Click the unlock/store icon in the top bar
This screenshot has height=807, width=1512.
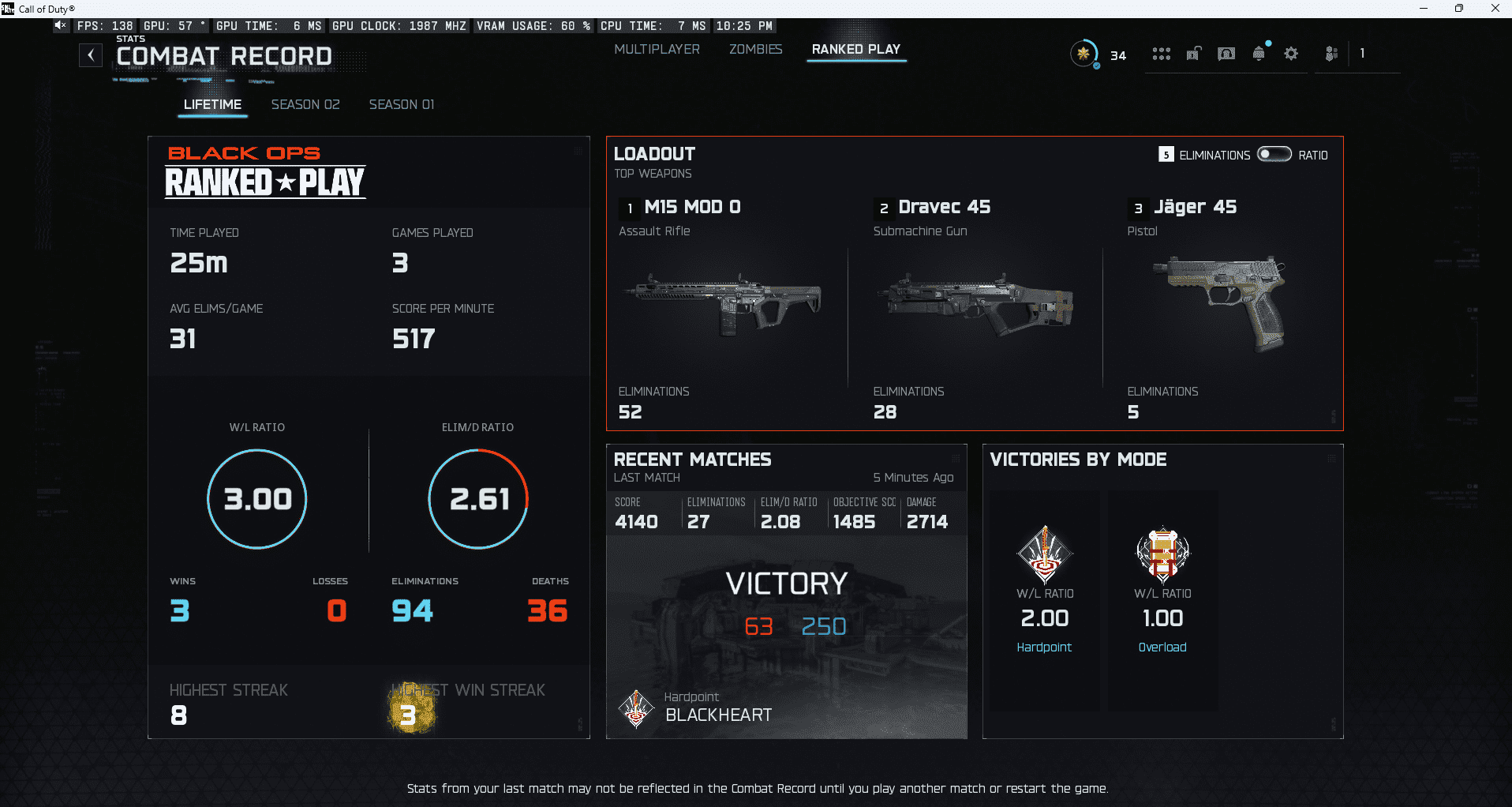1193,53
